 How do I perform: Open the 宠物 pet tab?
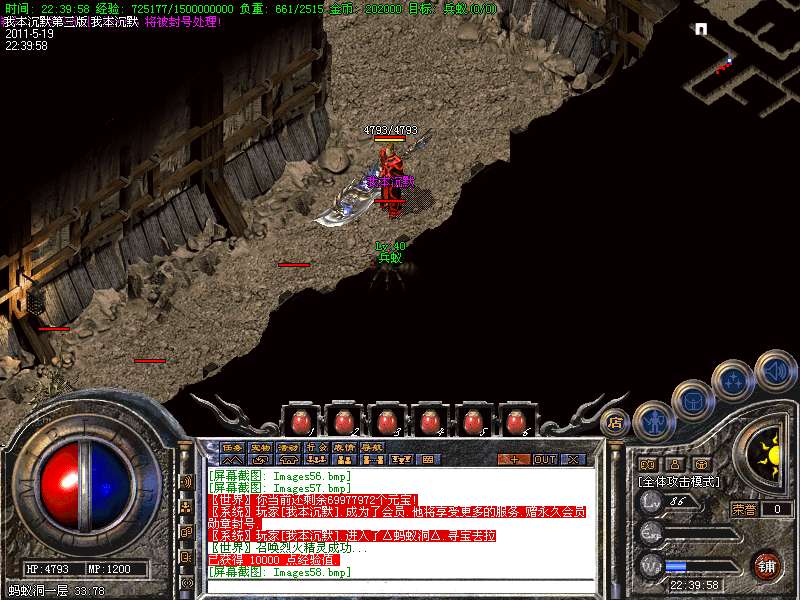[x=260, y=447]
